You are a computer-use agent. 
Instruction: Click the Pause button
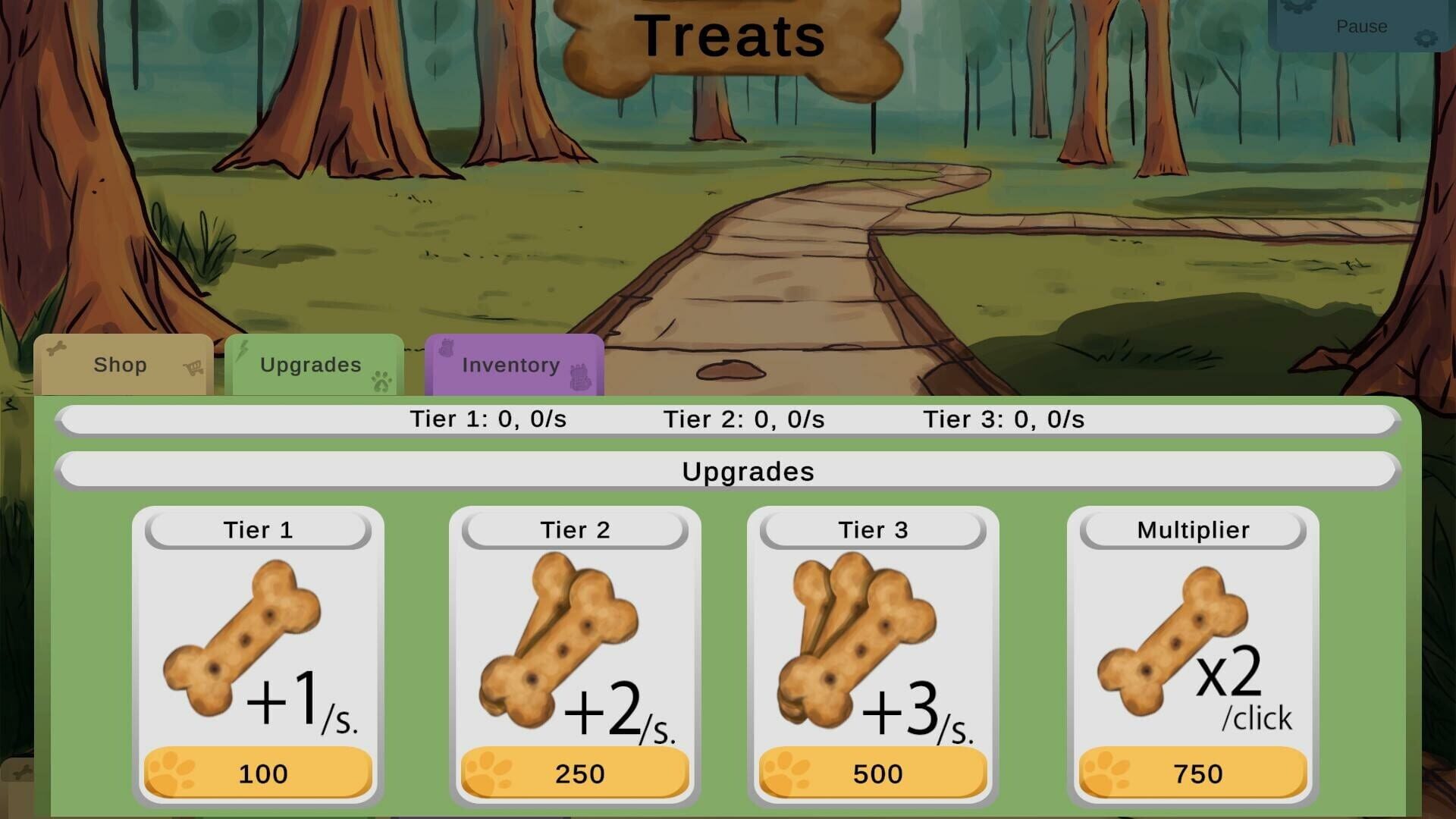[1361, 27]
